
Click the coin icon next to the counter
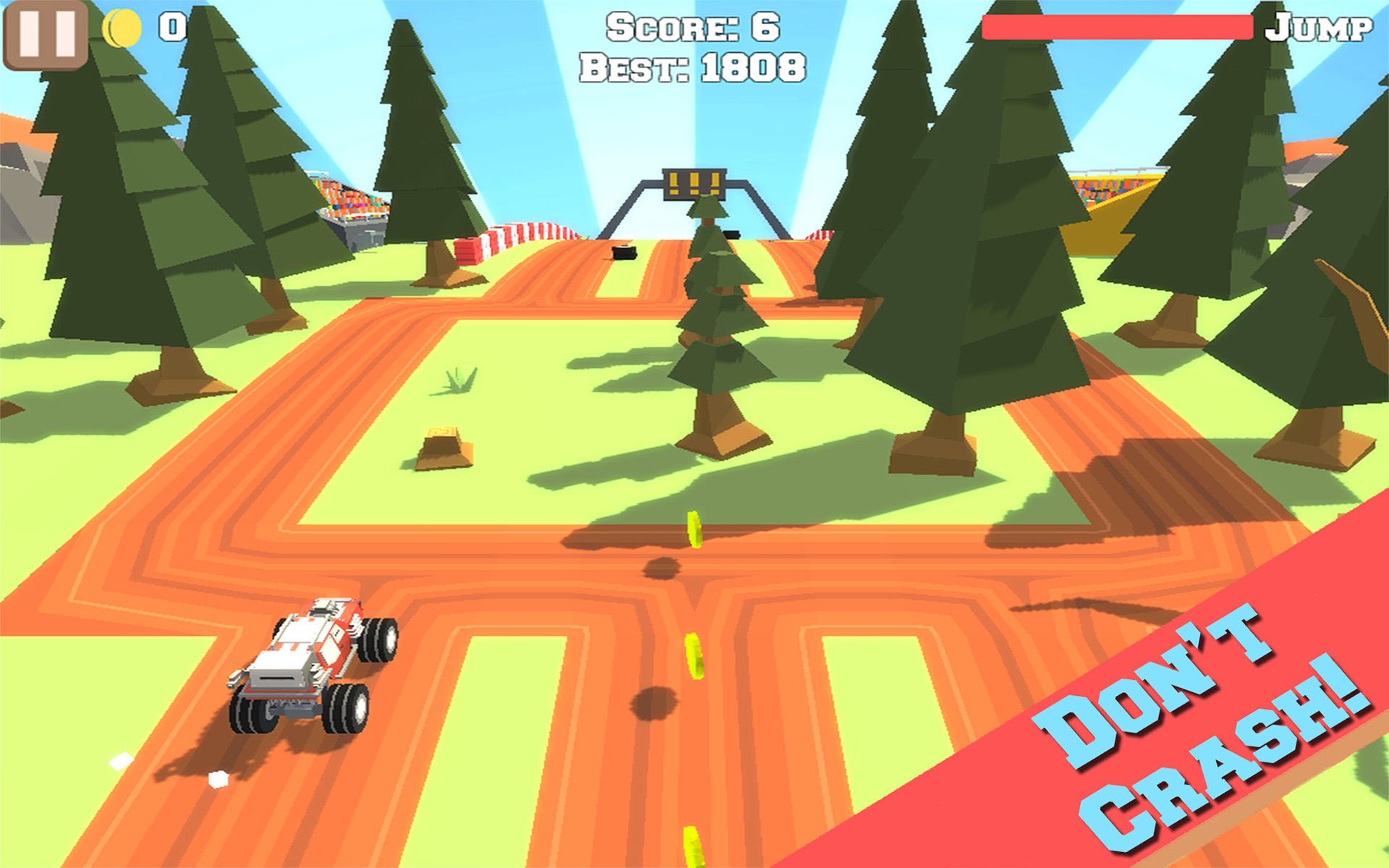pyautogui.click(x=122, y=27)
